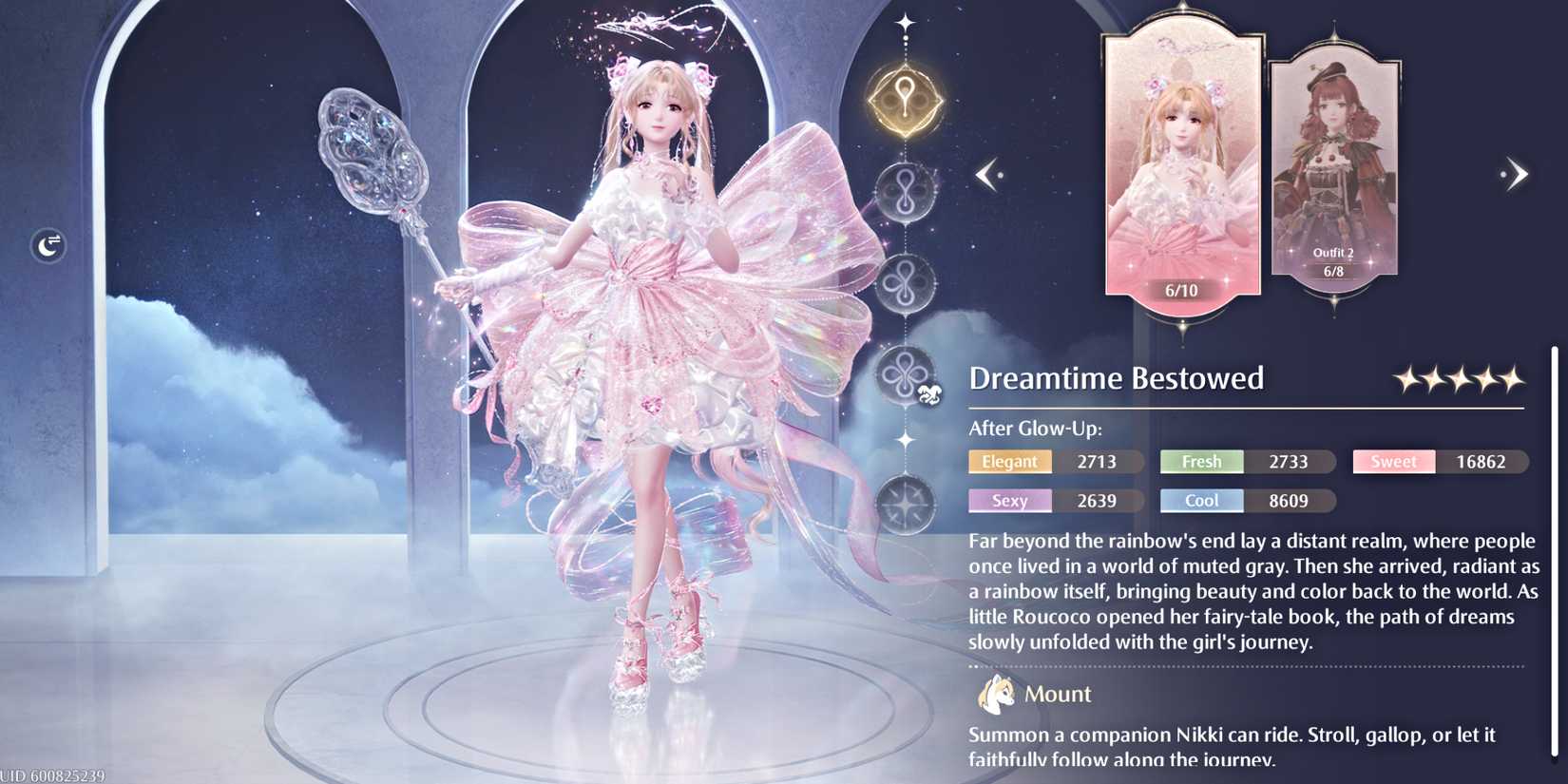Click the five-star rating display
The width and height of the screenshot is (1568, 784).
click(1457, 377)
